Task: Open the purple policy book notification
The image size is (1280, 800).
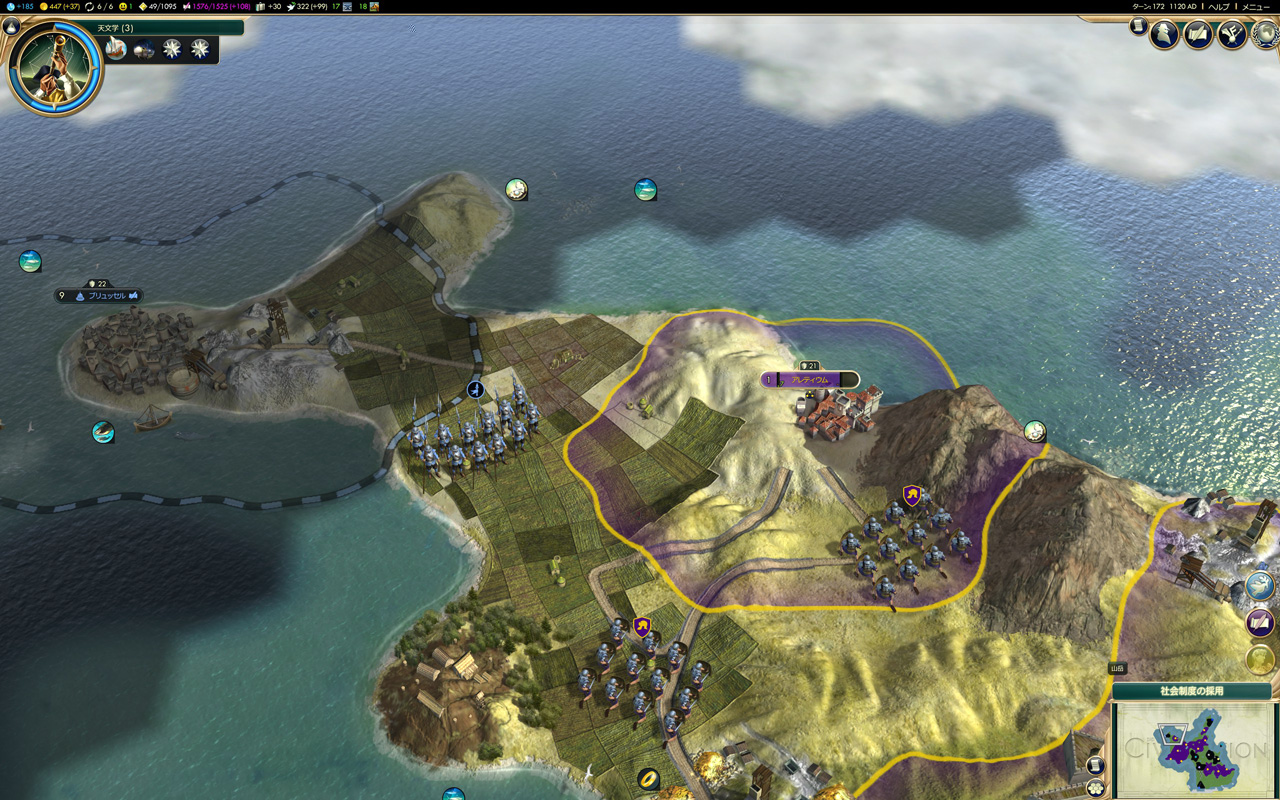Action: click(1260, 623)
